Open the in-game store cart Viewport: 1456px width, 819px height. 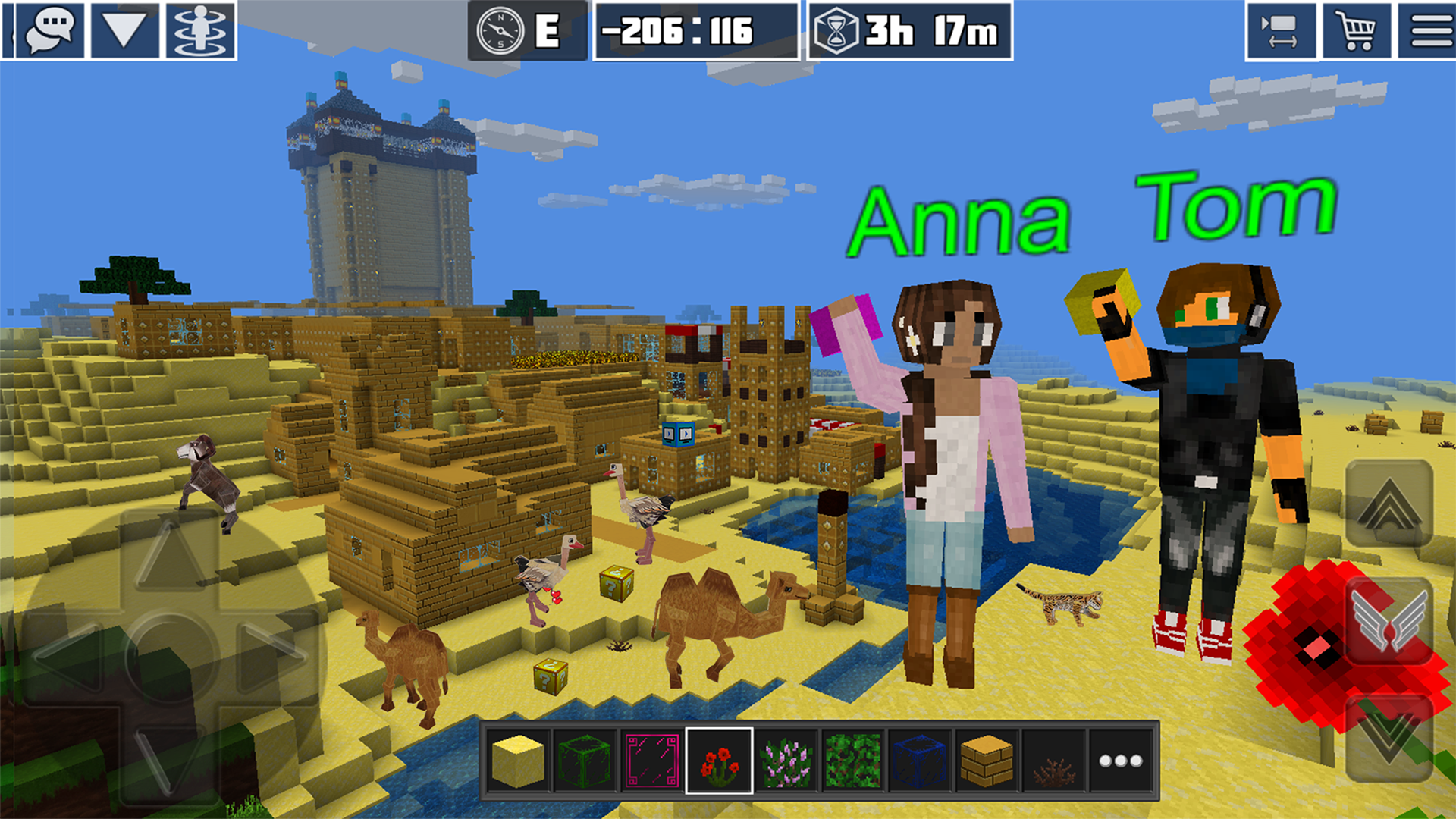[x=1357, y=32]
